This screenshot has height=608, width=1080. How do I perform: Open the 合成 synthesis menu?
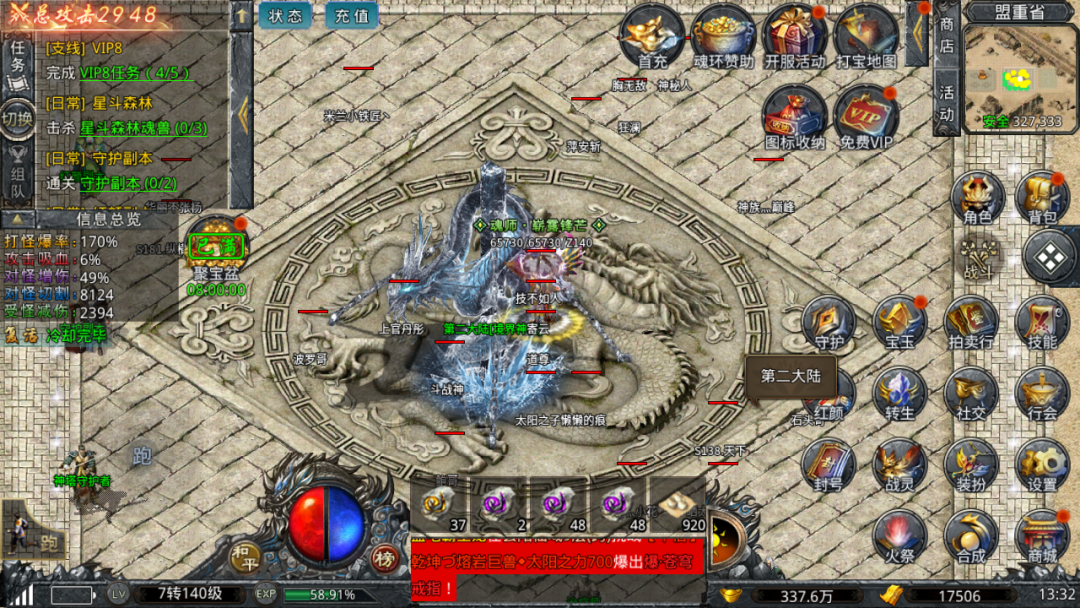(x=970, y=536)
